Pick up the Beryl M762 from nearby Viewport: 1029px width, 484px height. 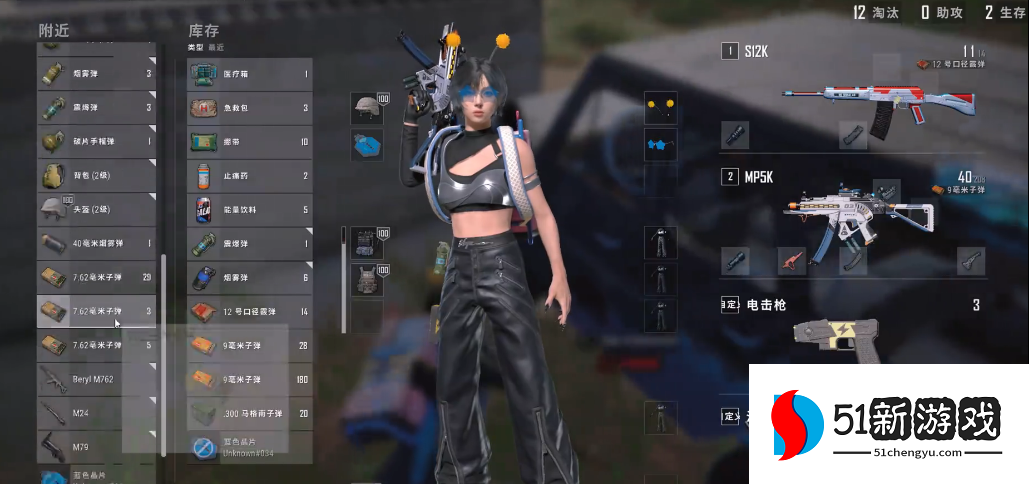tap(96, 380)
